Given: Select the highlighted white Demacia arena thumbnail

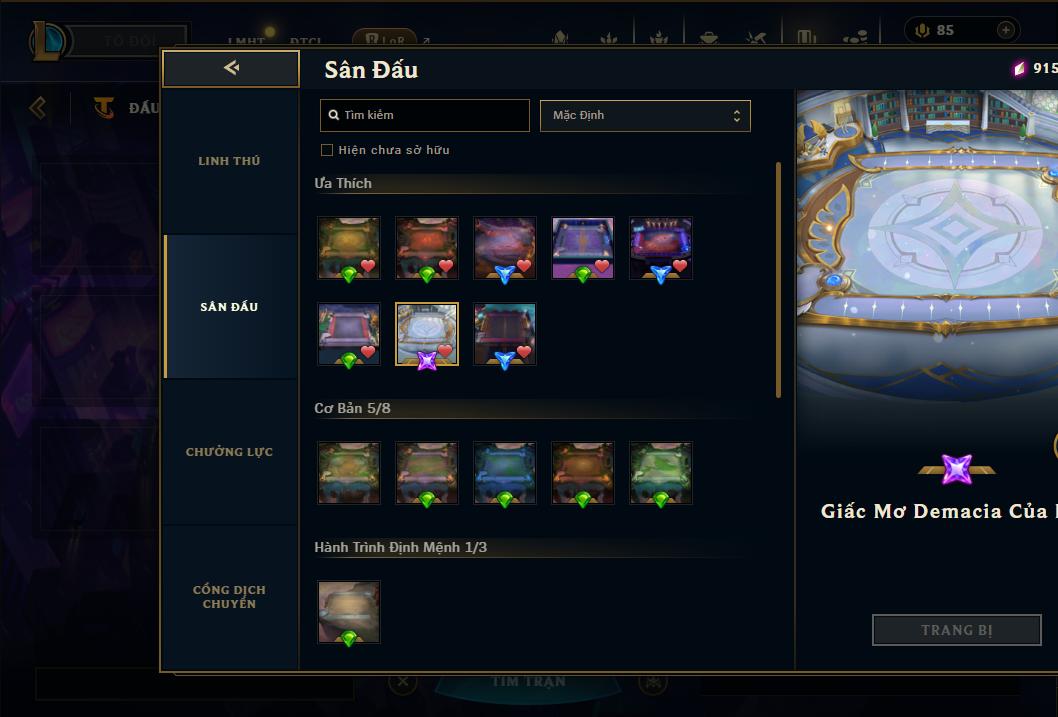Looking at the screenshot, I should pyautogui.click(x=427, y=334).
